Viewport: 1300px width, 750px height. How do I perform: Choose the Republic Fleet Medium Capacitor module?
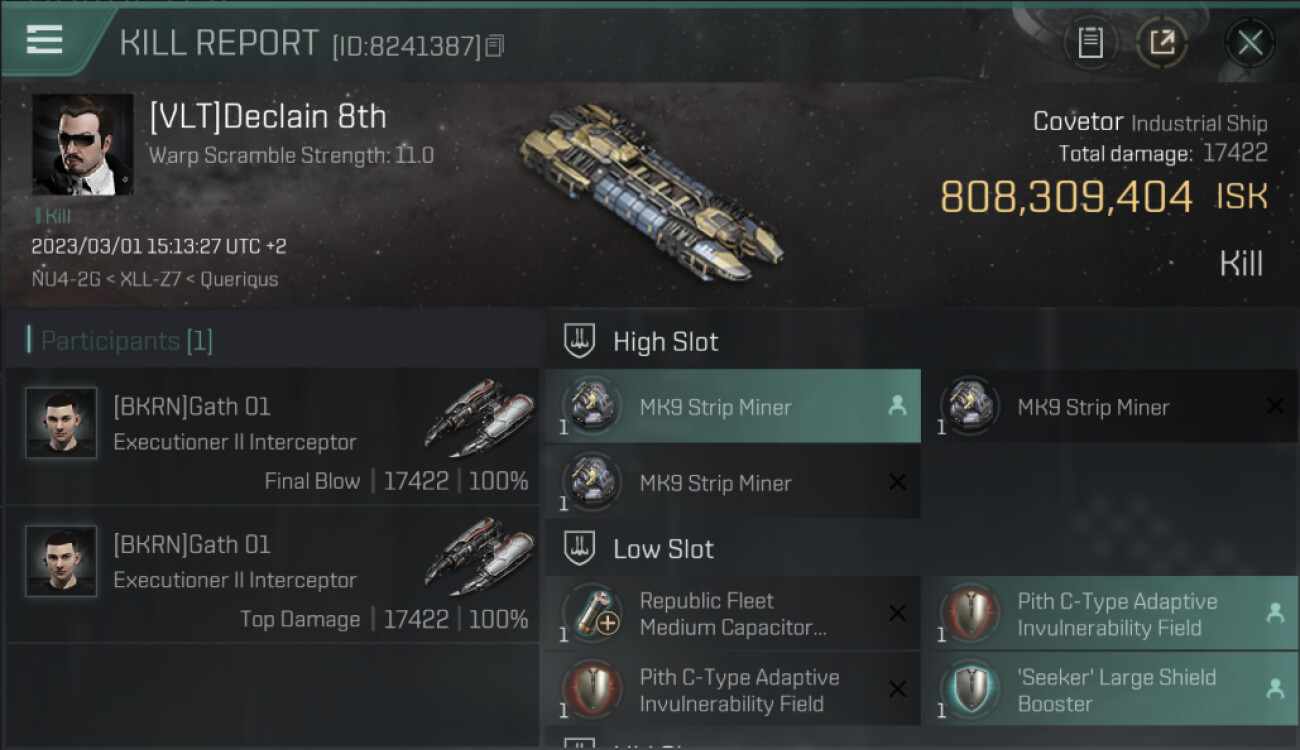pyautogui.click(x=732, y=614)
